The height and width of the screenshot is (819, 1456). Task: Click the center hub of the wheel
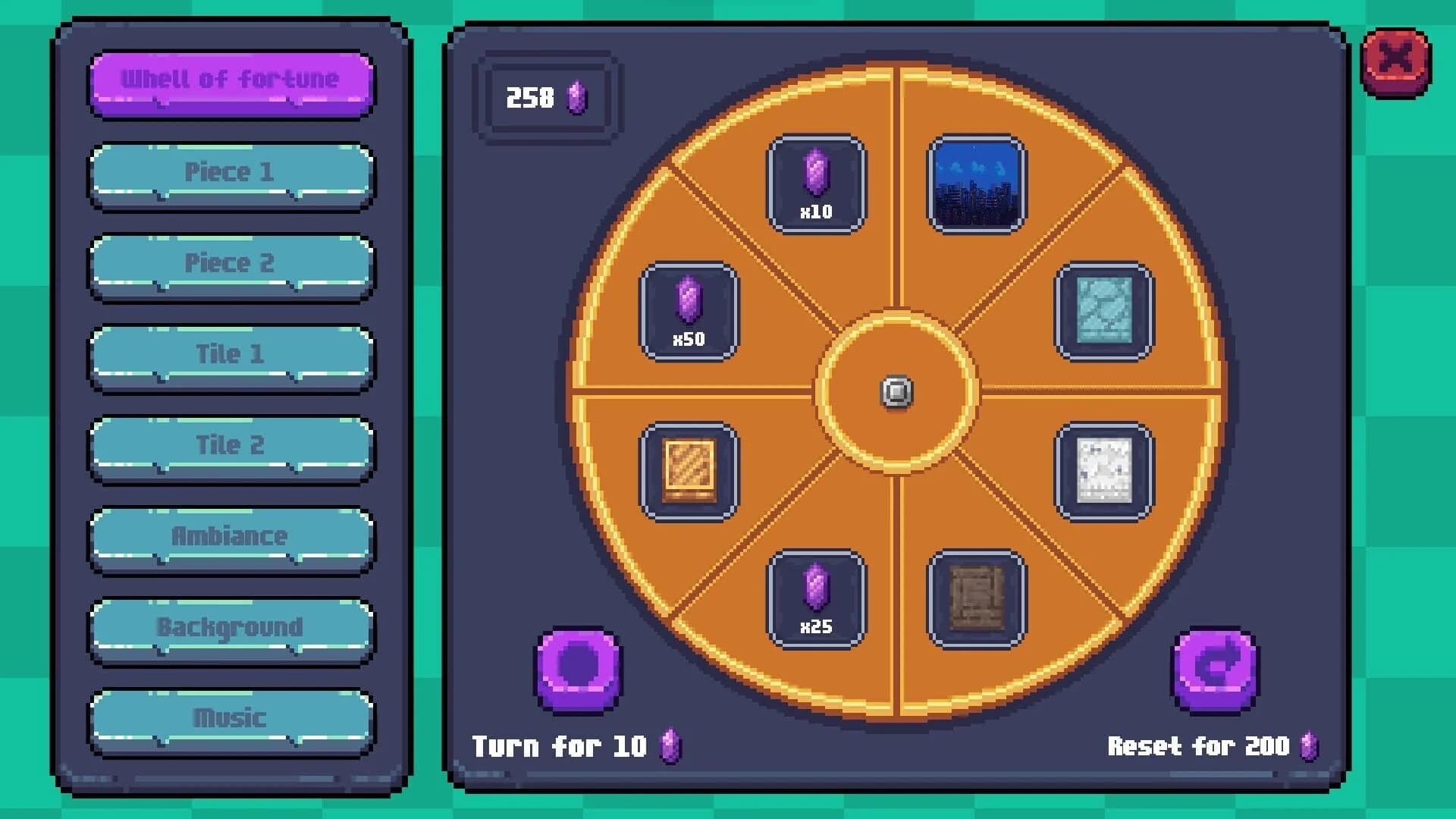pos(896,392)
